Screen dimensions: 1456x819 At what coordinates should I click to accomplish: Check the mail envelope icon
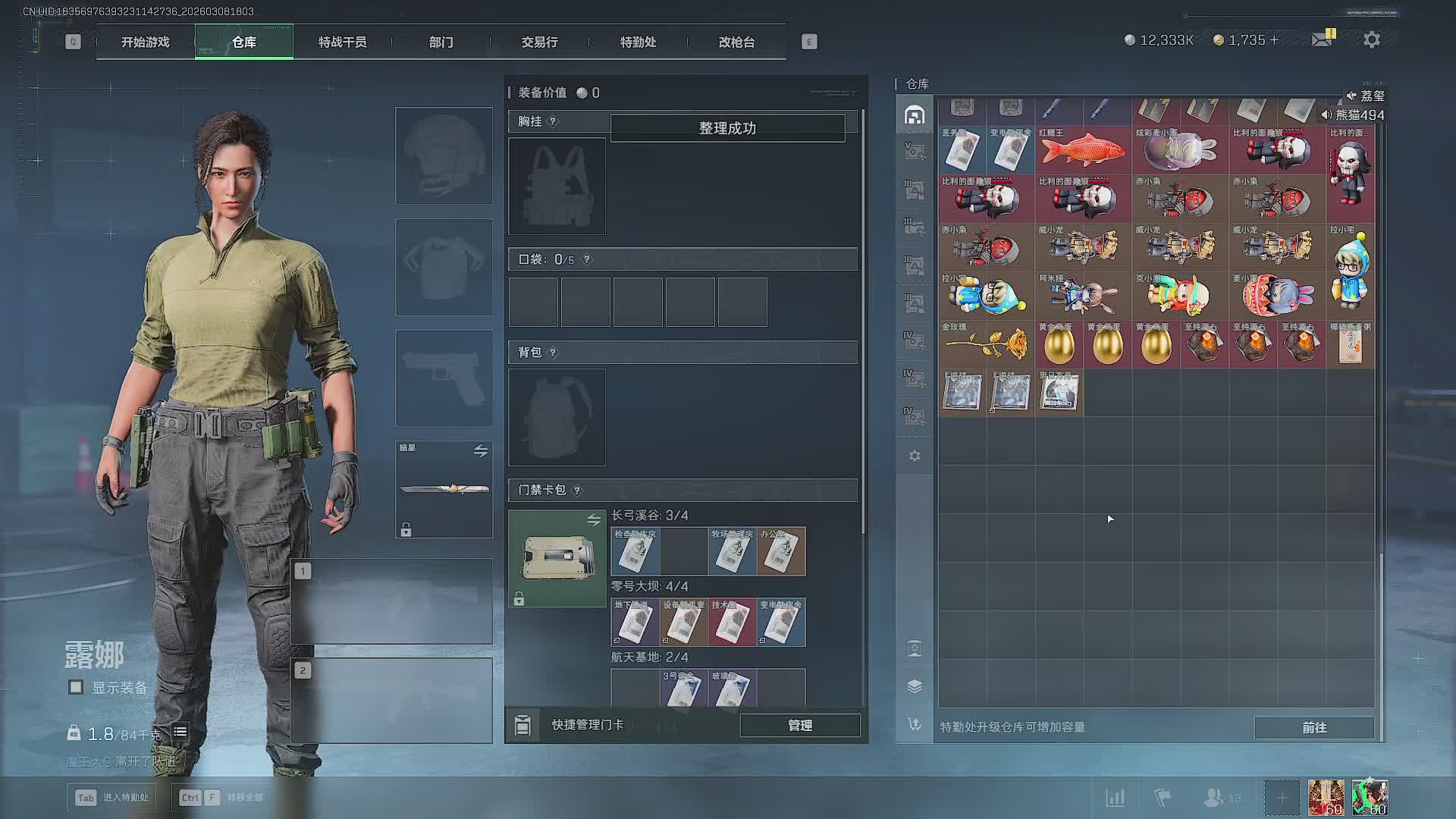pos(1322,39)
